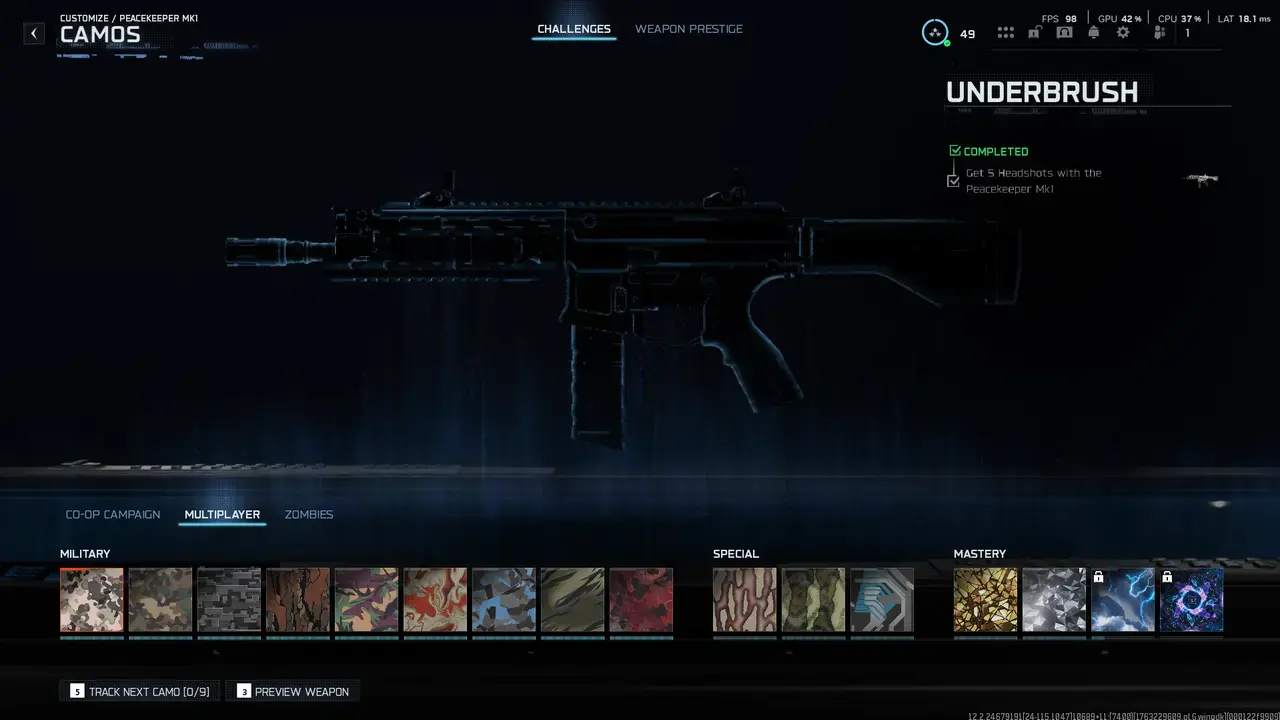Select the CO-OP CAMPAIGN tab
Screen dimensions: 1280x720
(x=112, y=514)
